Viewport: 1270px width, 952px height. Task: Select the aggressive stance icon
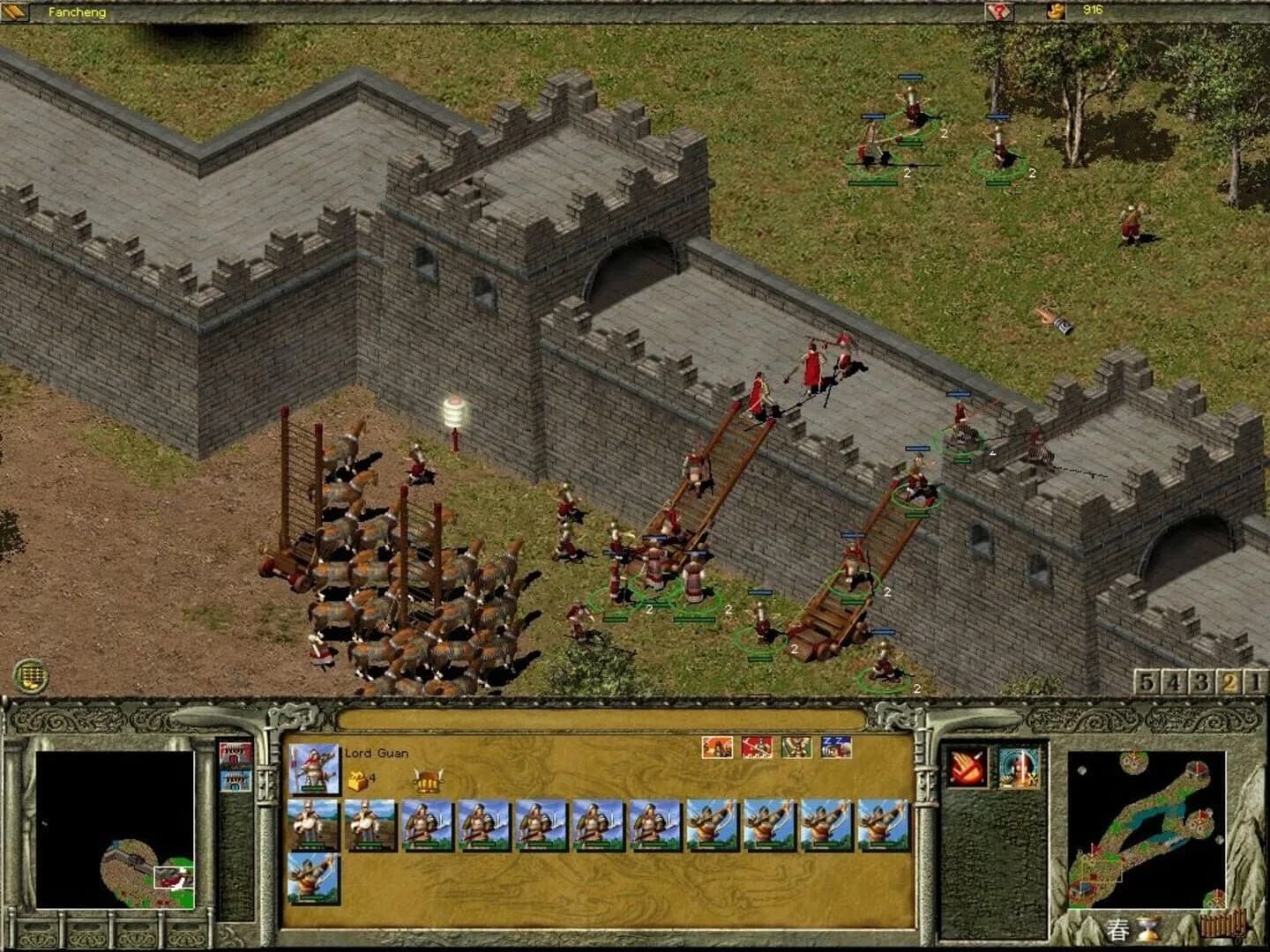tap(716, 747)
